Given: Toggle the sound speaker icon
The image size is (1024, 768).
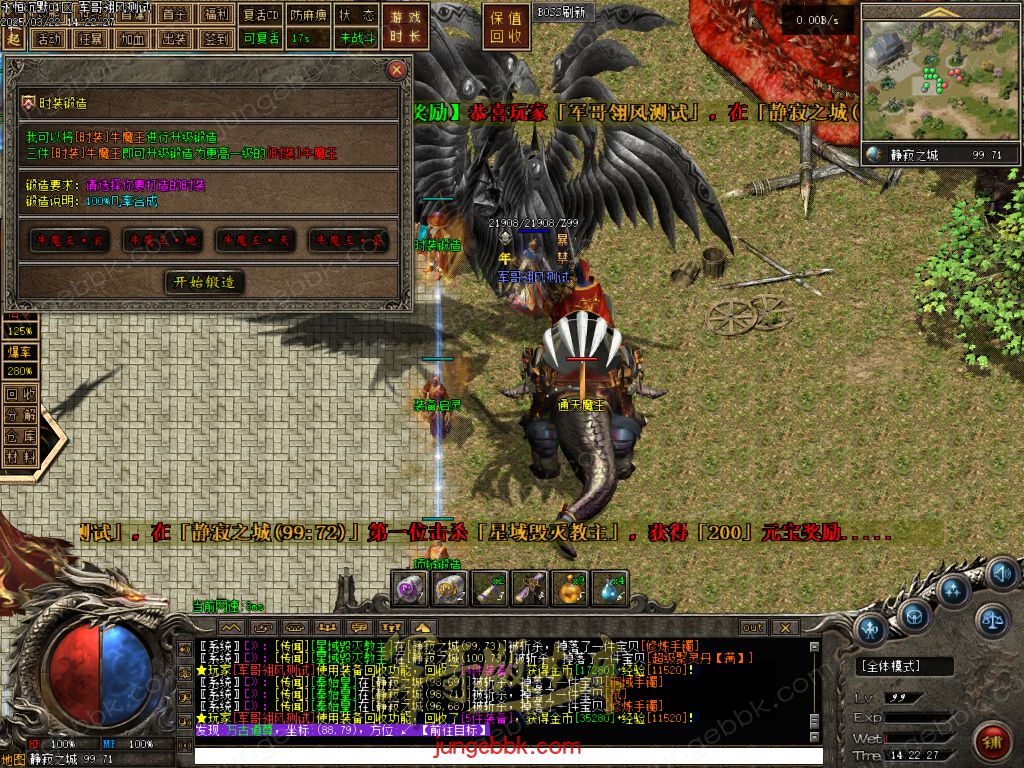Looking at the screenshot, I should (x=1001, y=574).
